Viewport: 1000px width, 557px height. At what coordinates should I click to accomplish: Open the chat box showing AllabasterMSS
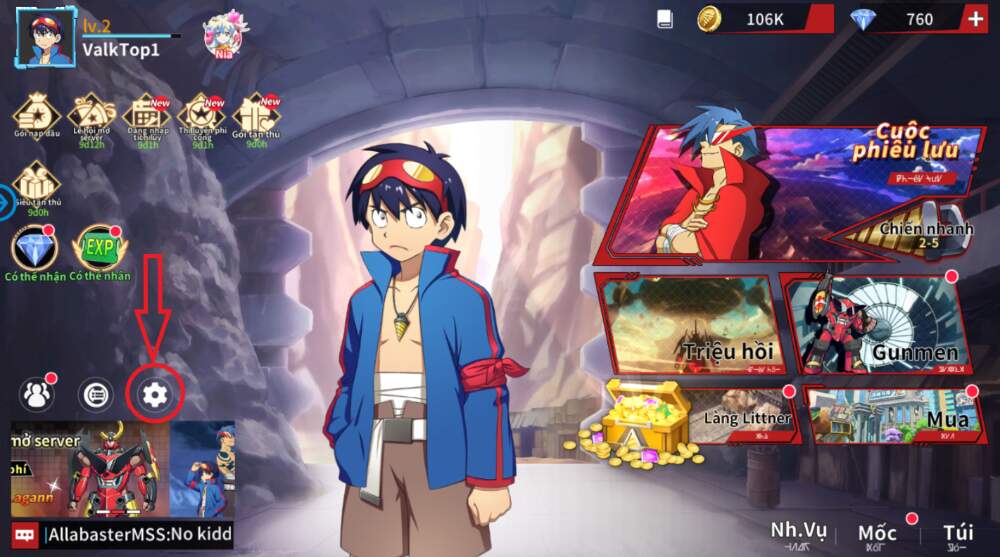(122, 536)
